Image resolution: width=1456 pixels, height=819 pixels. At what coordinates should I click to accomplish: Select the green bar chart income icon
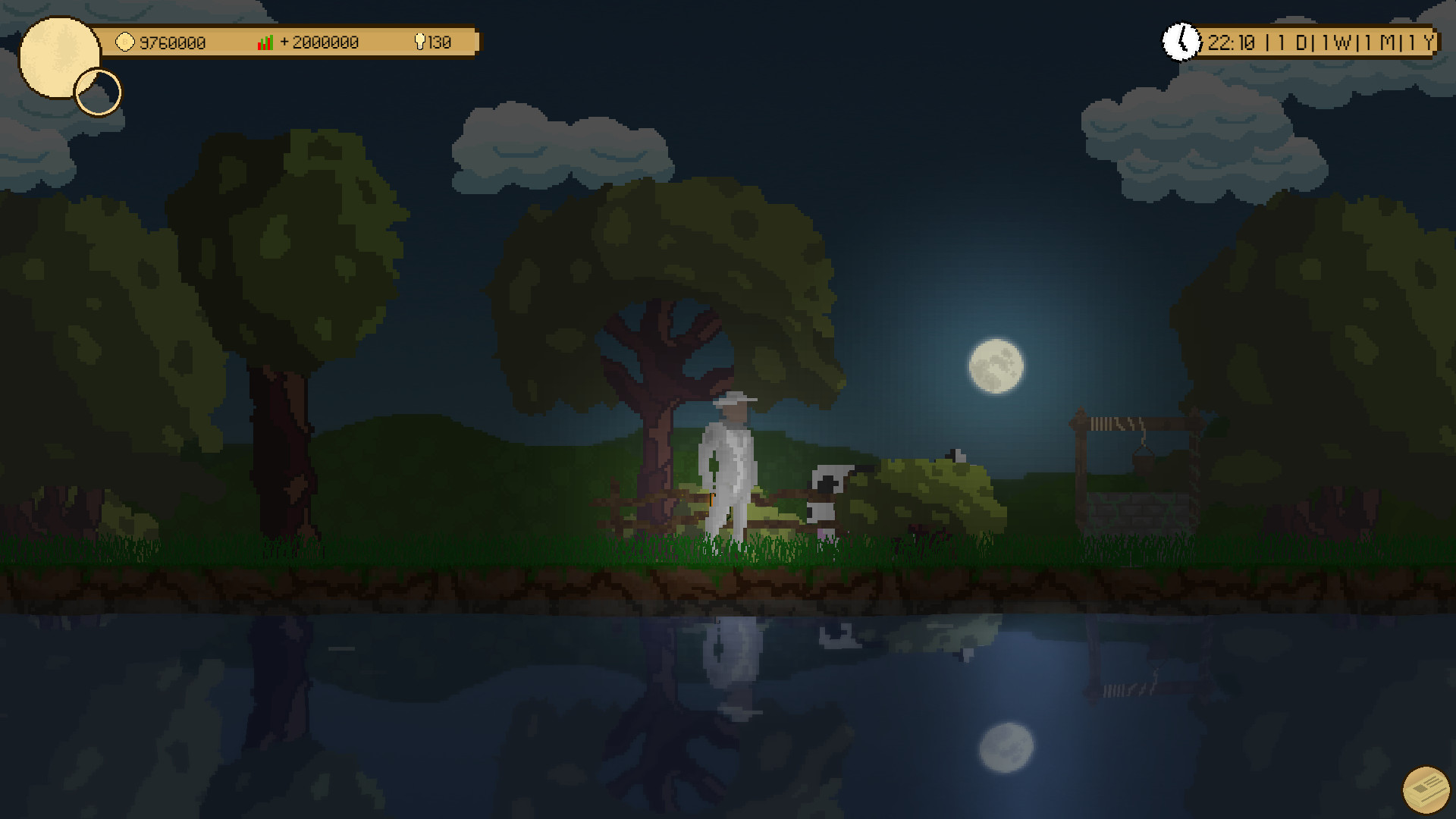265,42
